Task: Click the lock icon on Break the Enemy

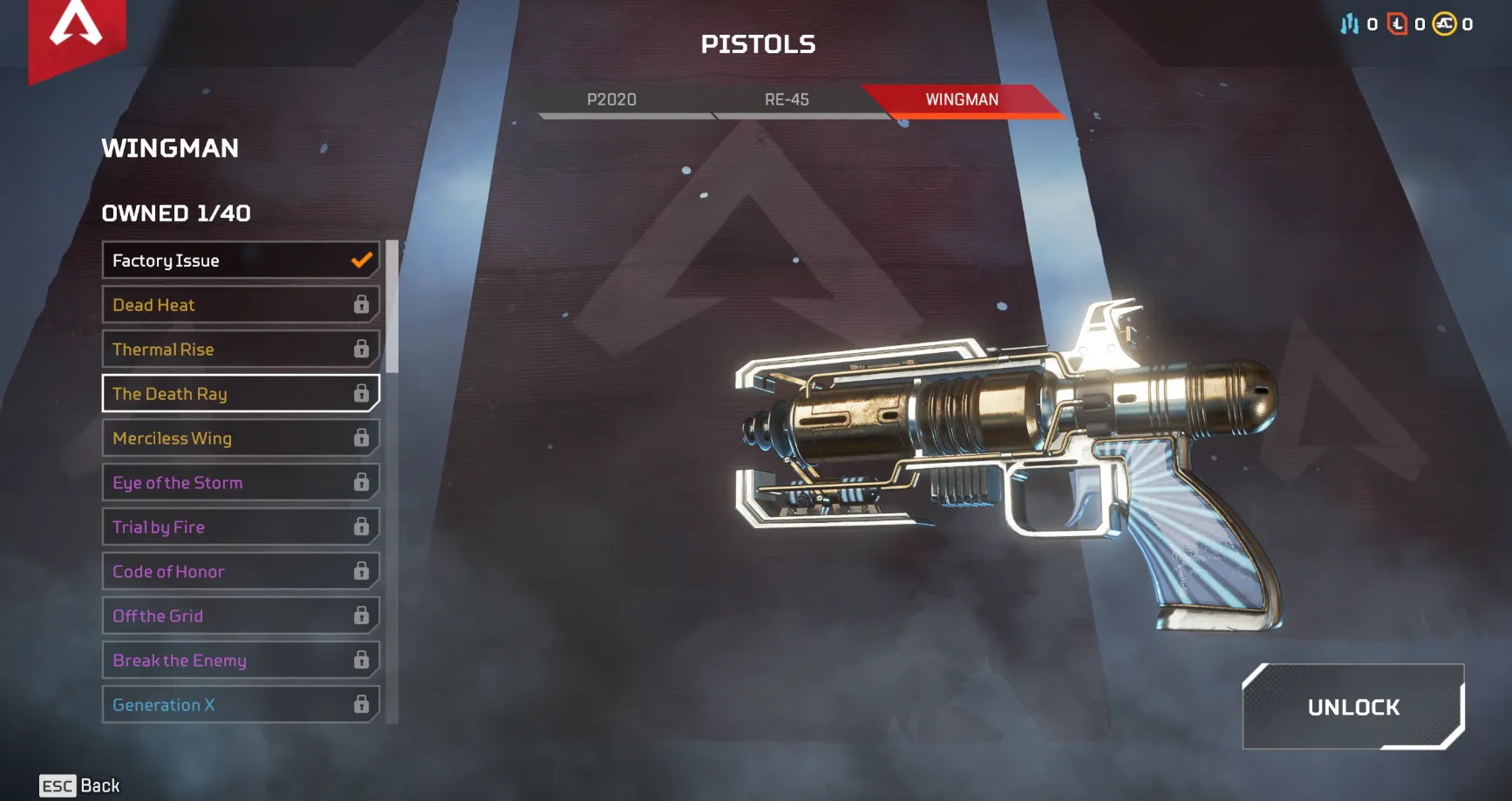Action: point(363,660)
